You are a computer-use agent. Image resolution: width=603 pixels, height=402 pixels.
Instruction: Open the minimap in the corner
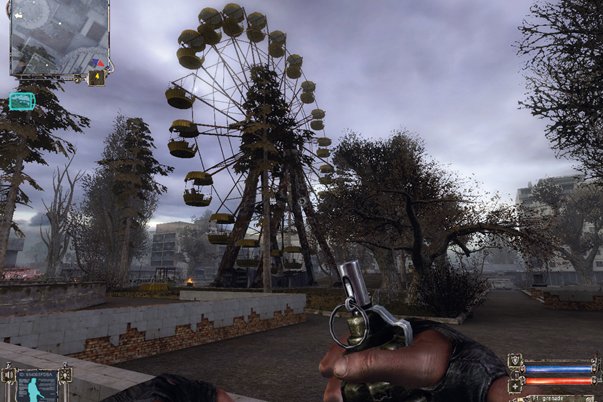(x=59, y=37)
